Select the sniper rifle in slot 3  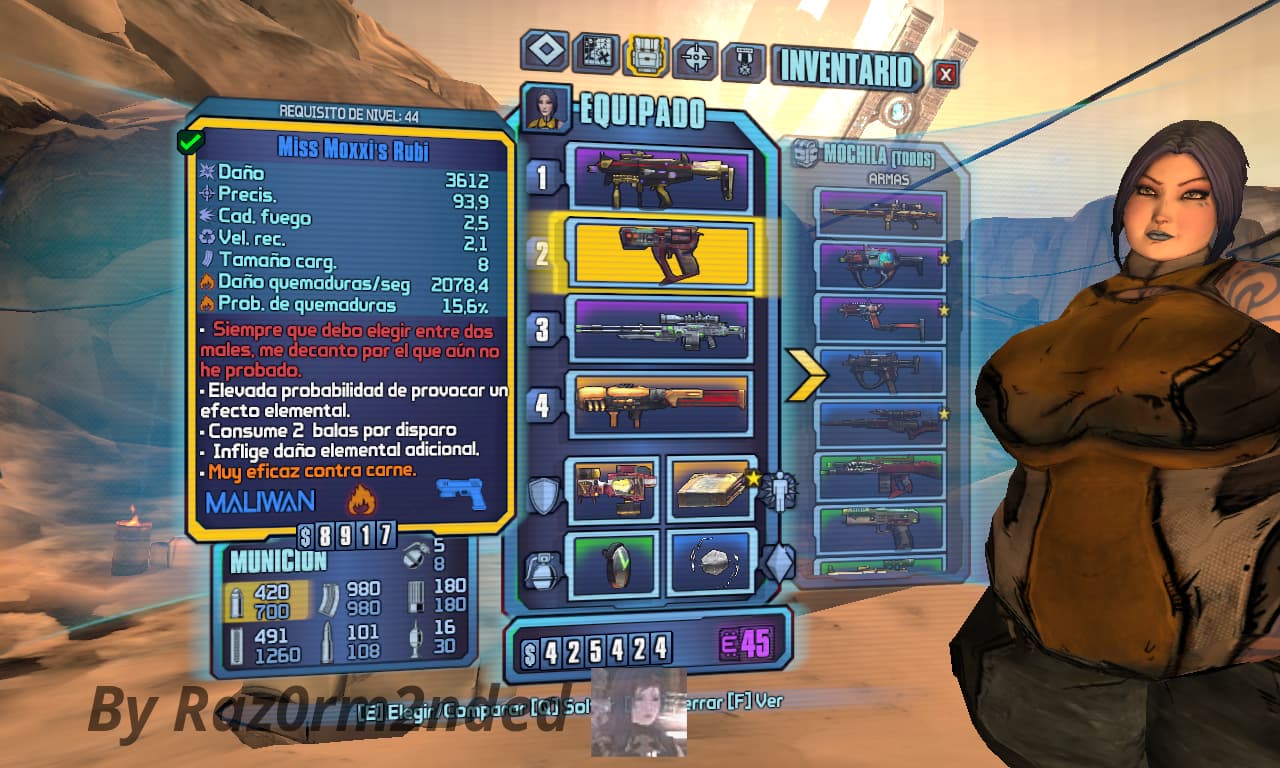pyautogui.click(x=659, y=329)
